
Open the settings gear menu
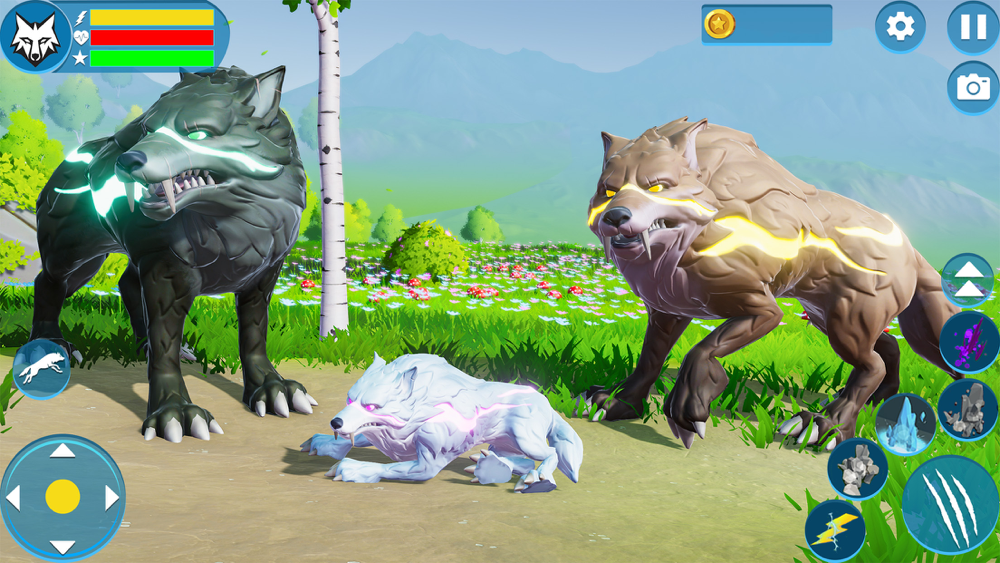click(x=900, y=27)
